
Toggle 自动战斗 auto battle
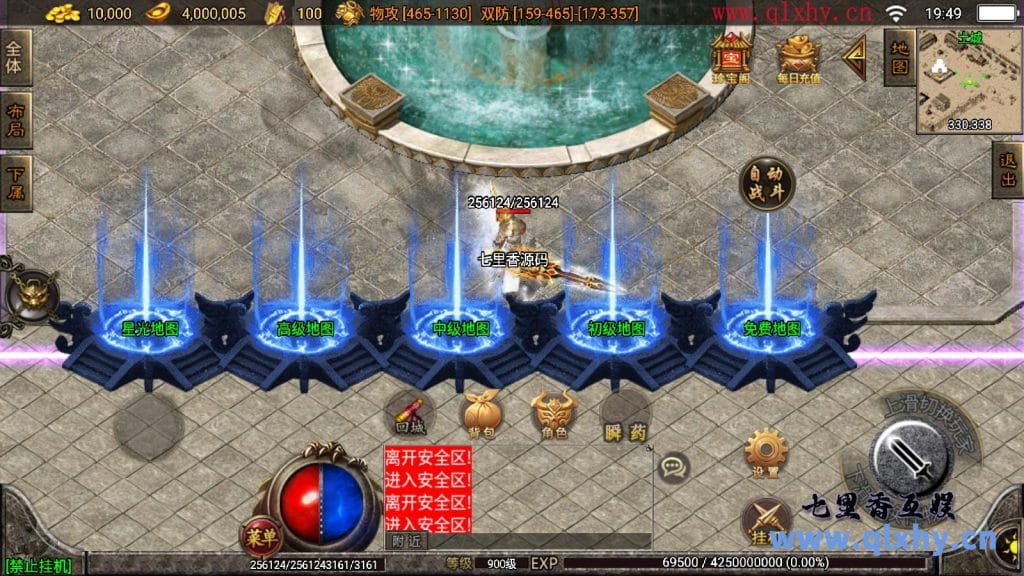pos(767,183)
